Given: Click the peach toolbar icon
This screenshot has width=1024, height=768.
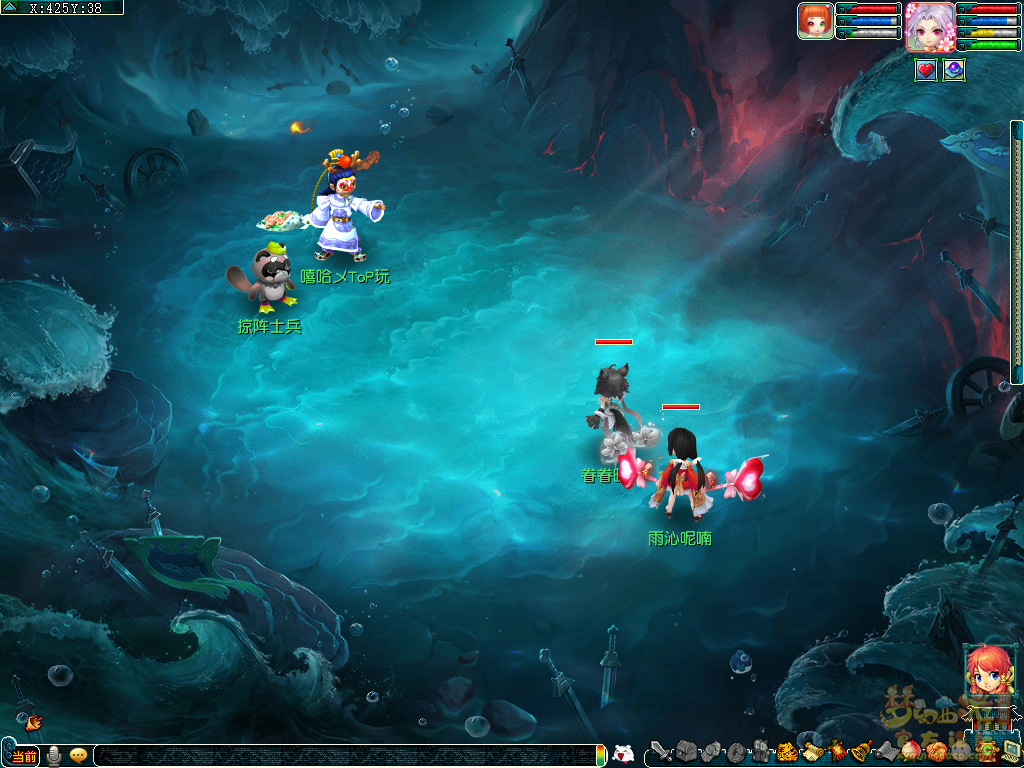Looking at the screenshot, I should (x=910, y=752).
